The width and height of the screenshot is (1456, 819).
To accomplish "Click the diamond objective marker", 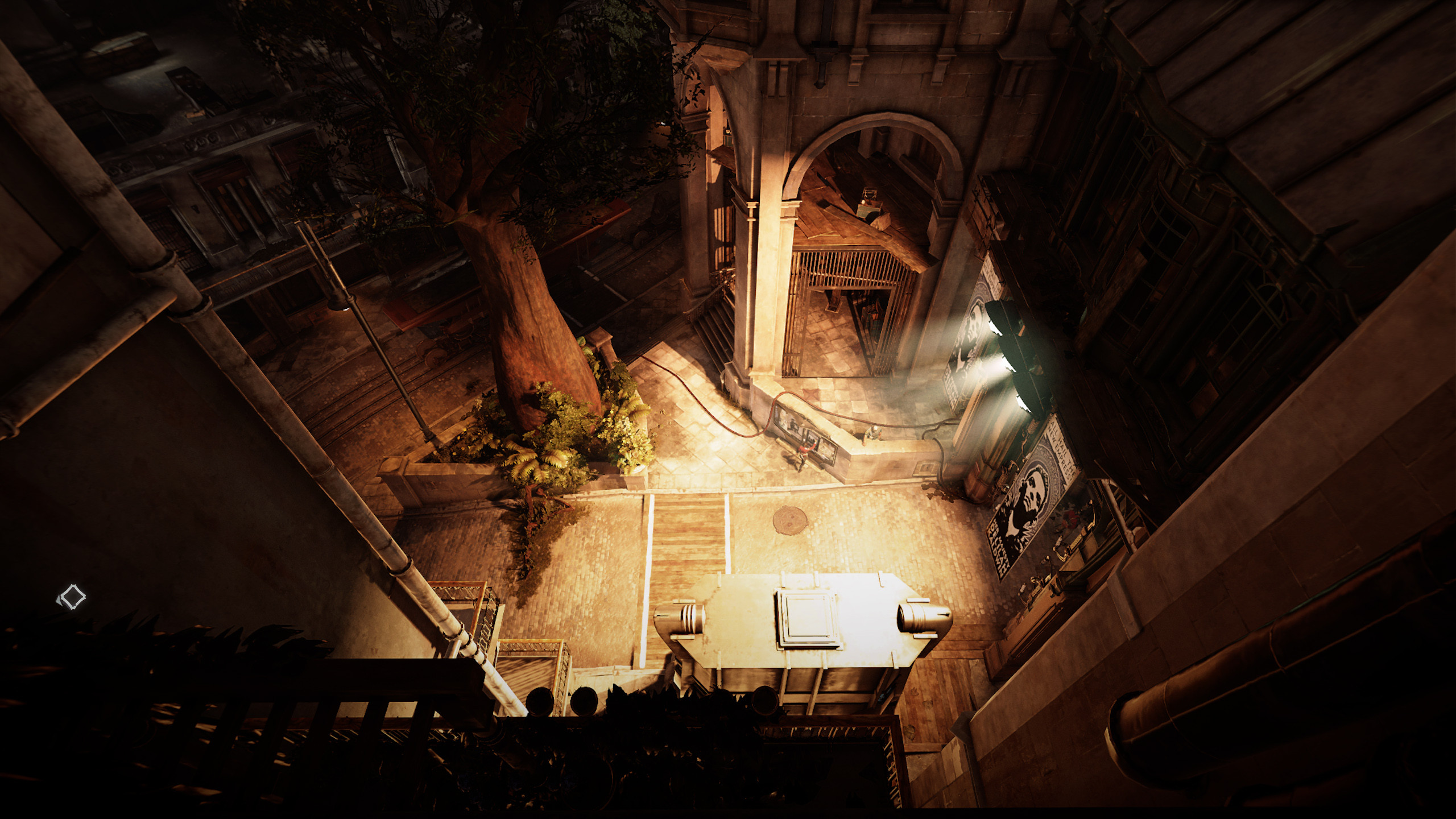I will coord(72,598).
